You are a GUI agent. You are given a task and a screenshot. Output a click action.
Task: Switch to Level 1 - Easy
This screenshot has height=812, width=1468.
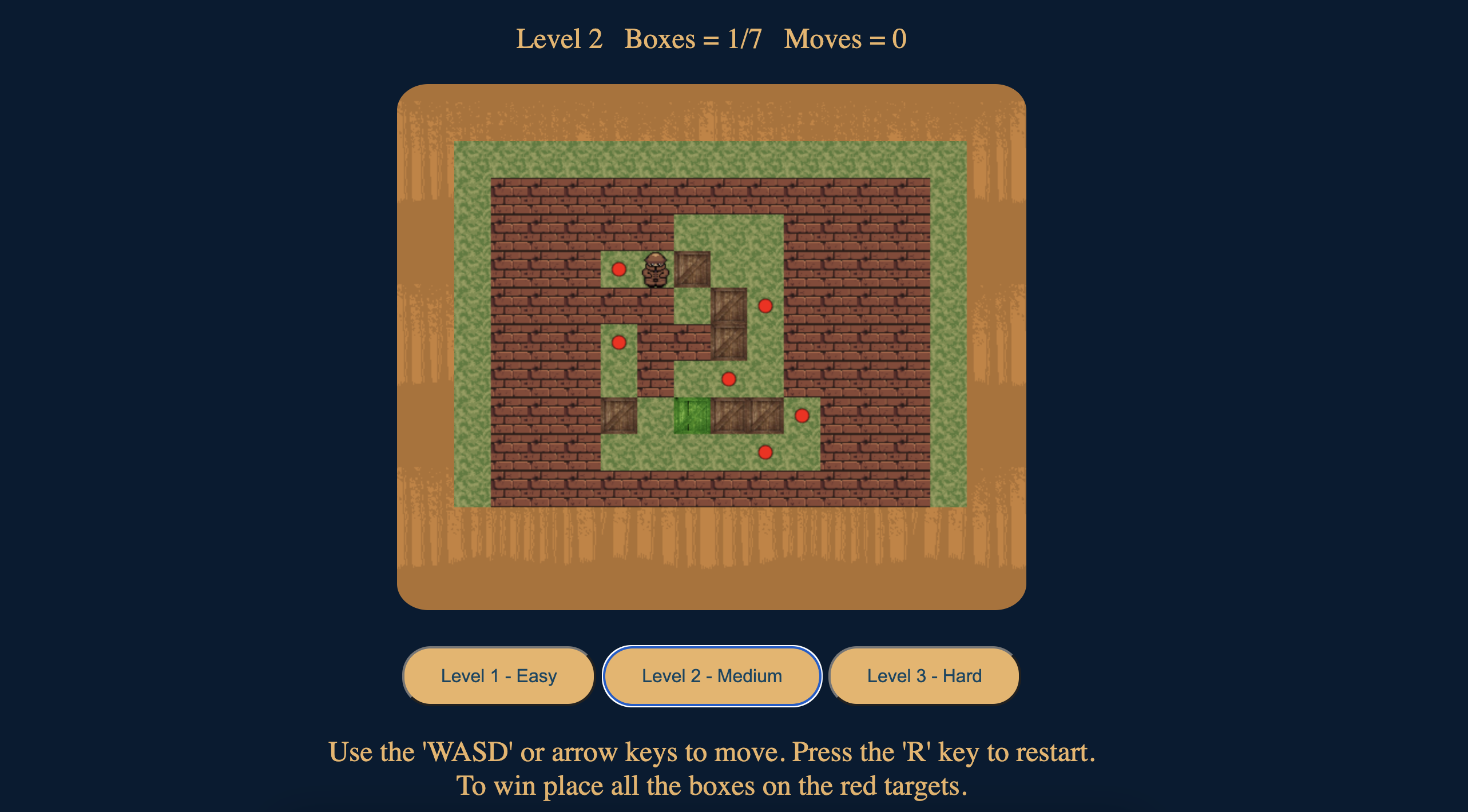498,675
